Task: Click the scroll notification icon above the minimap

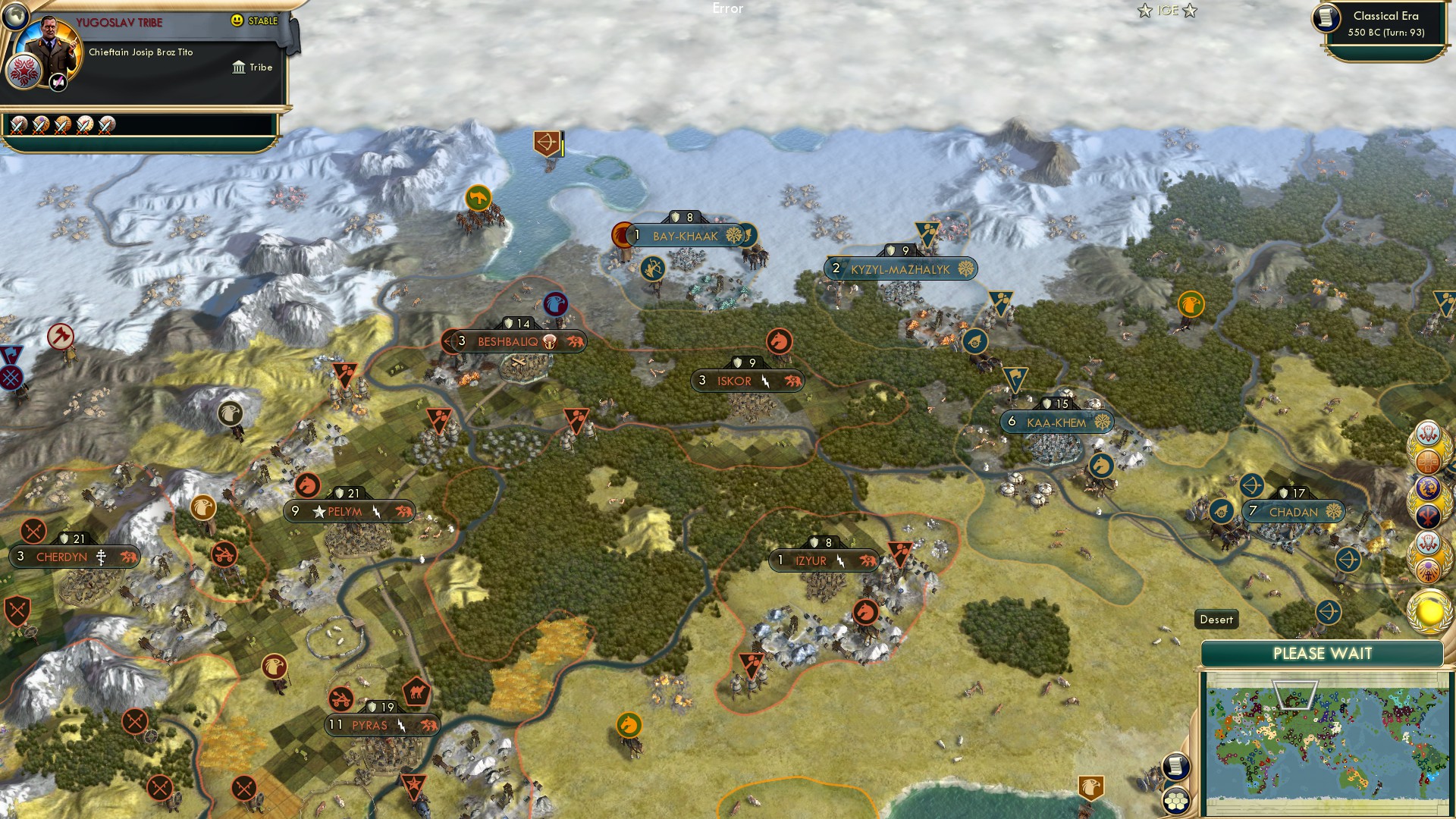Action: [x=1178, y=767]
